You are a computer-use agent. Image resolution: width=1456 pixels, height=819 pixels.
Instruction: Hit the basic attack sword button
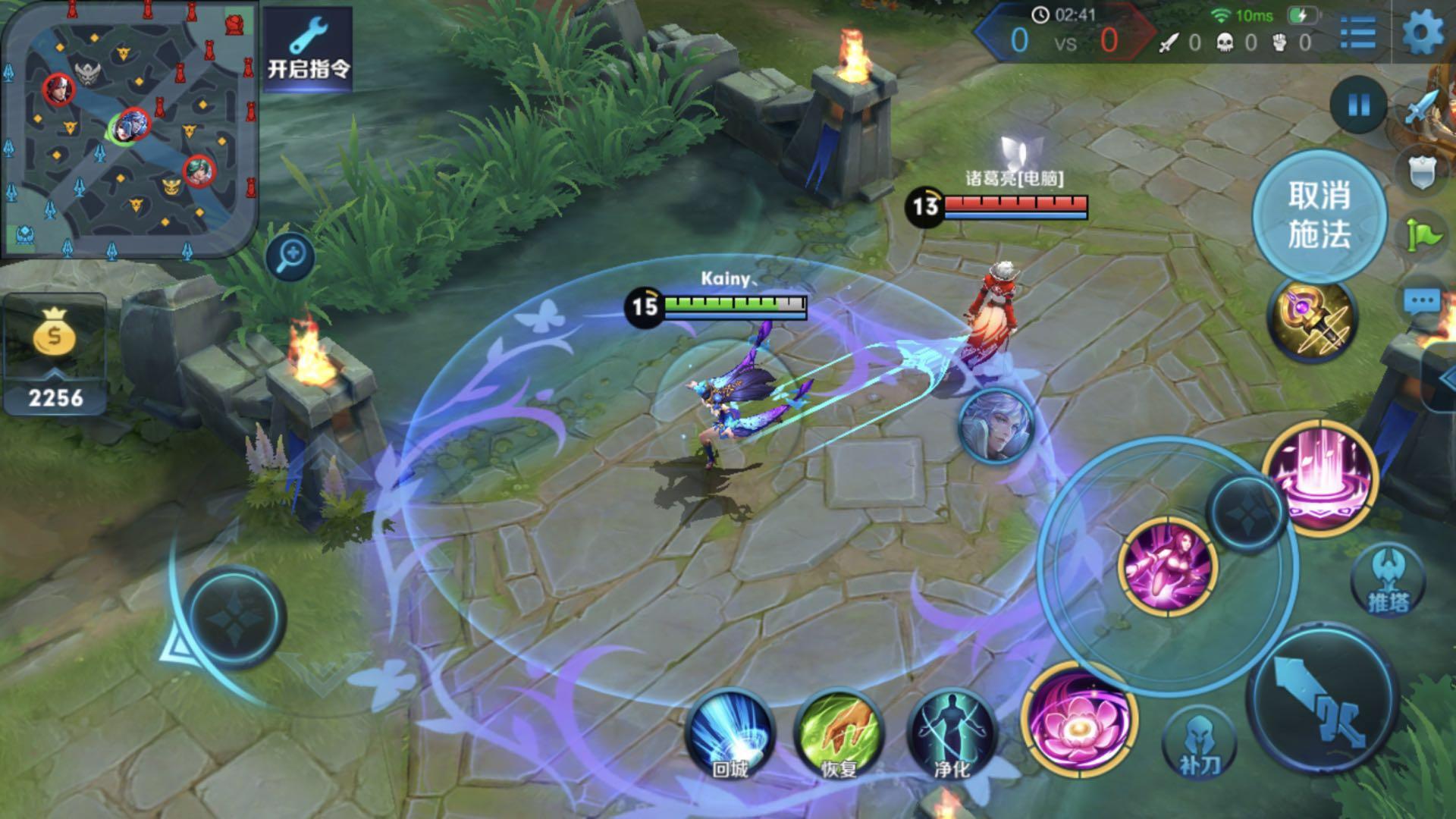[1322, 698]
